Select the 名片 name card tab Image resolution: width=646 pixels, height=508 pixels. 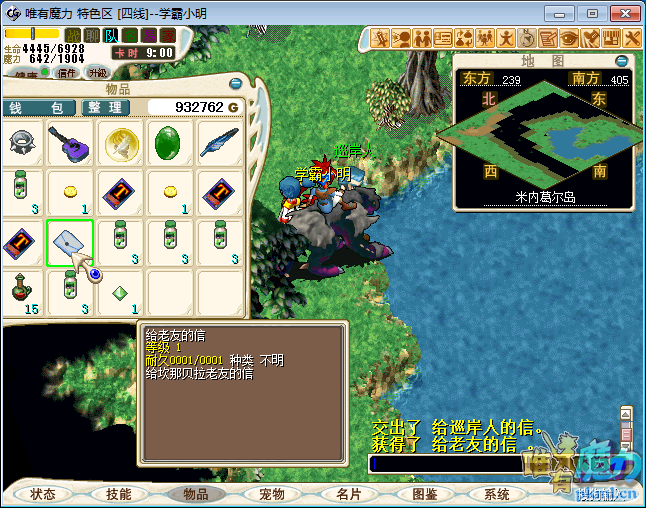[x=349, y=494]
